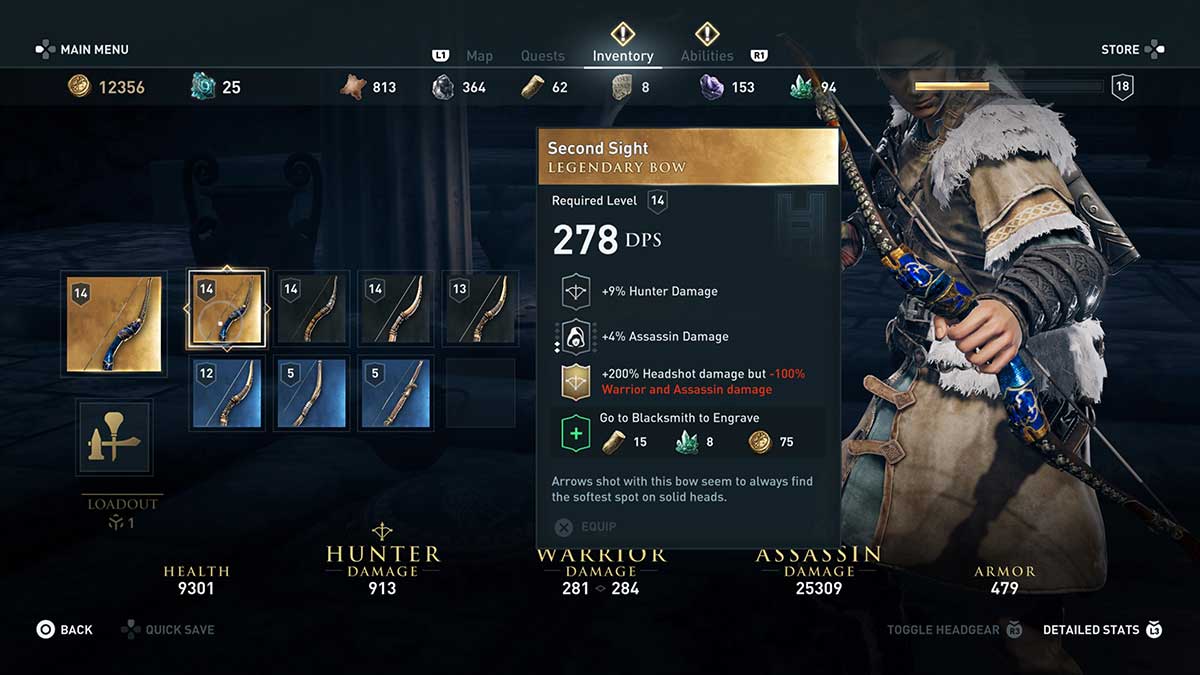Select the Inventory tab
Viewport: 1200px width, 675px height.
point(622,56)
